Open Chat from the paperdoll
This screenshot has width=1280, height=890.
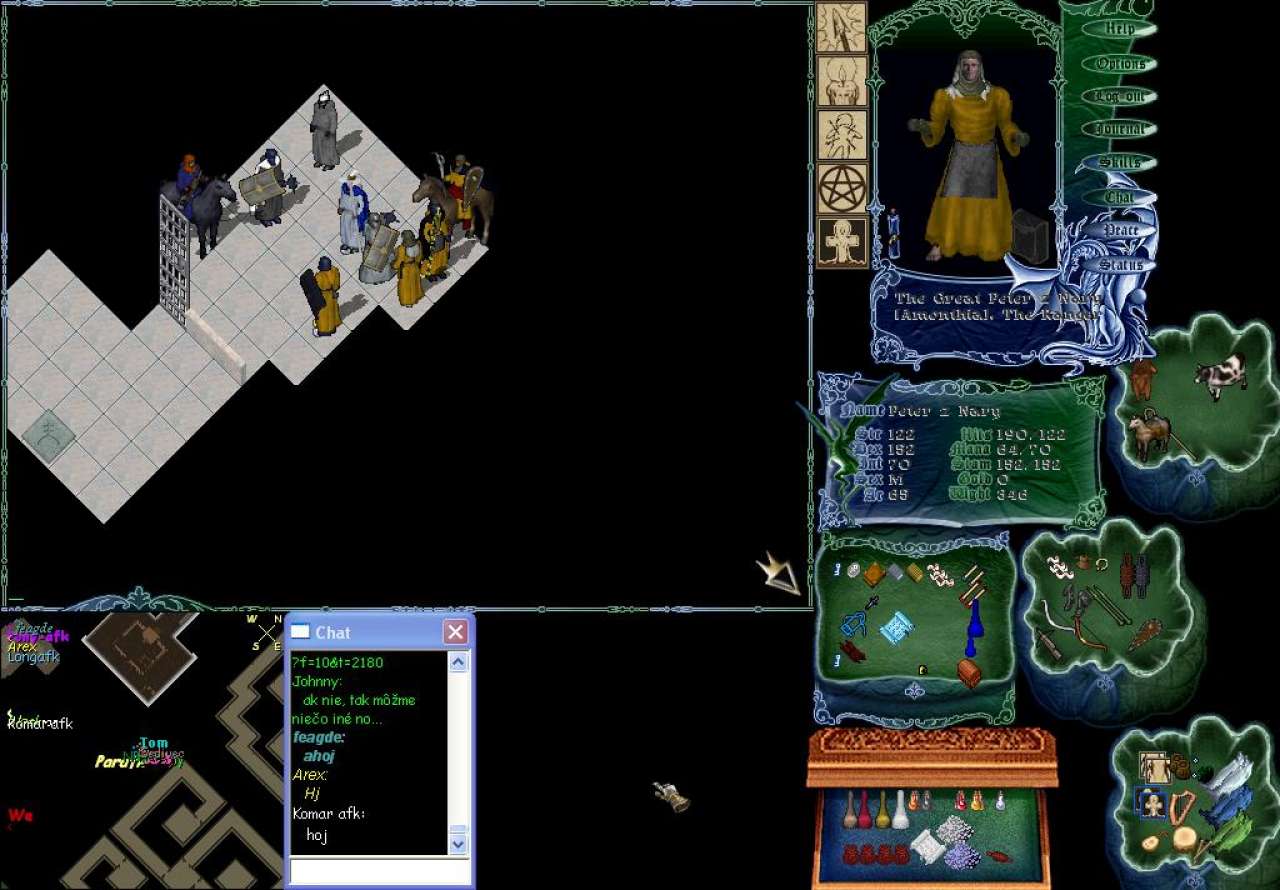click(1119, 198)
